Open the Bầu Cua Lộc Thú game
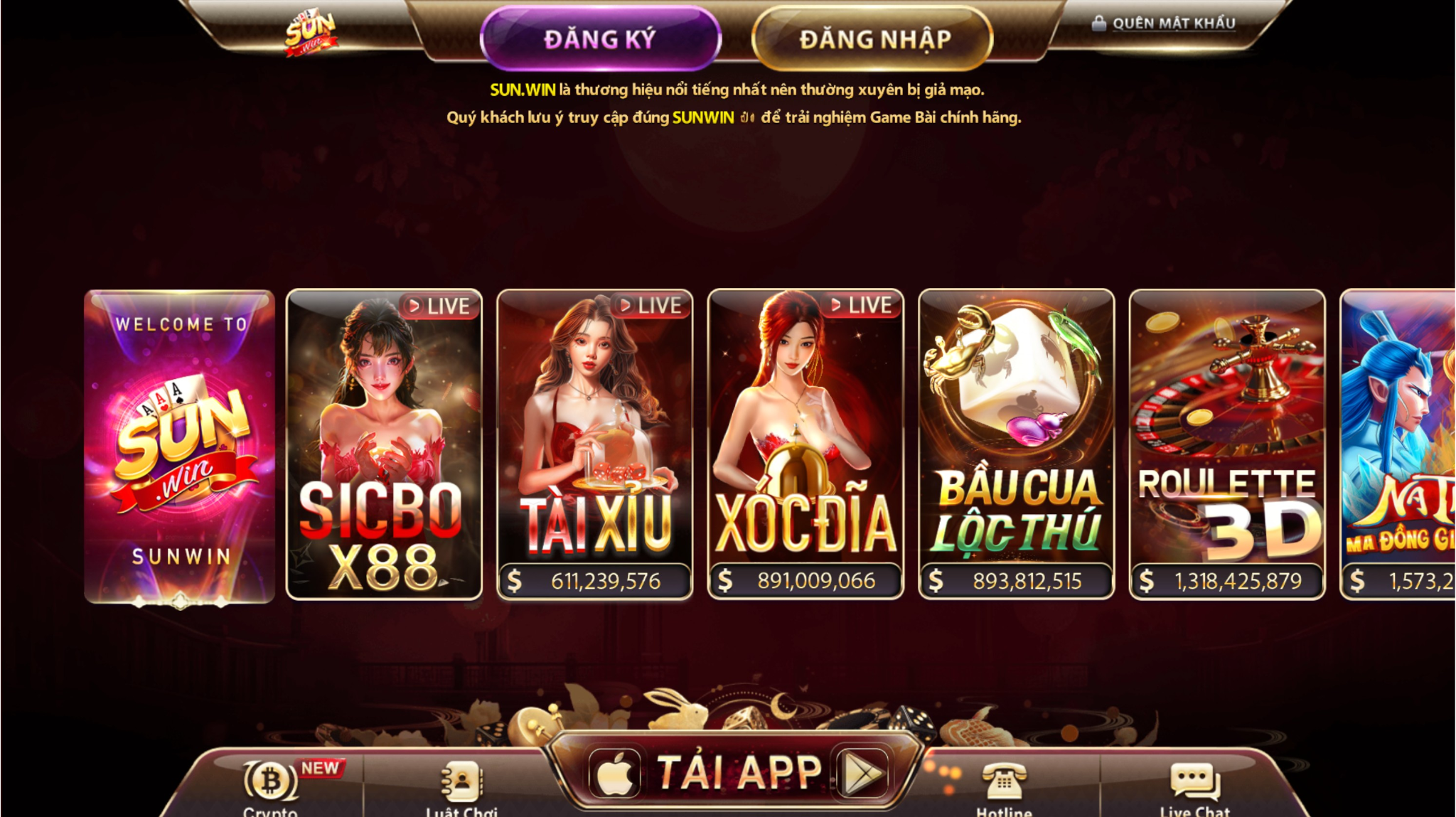Image resolution: width=1456 pixels, height=817 pixels. pos(1016,444)
